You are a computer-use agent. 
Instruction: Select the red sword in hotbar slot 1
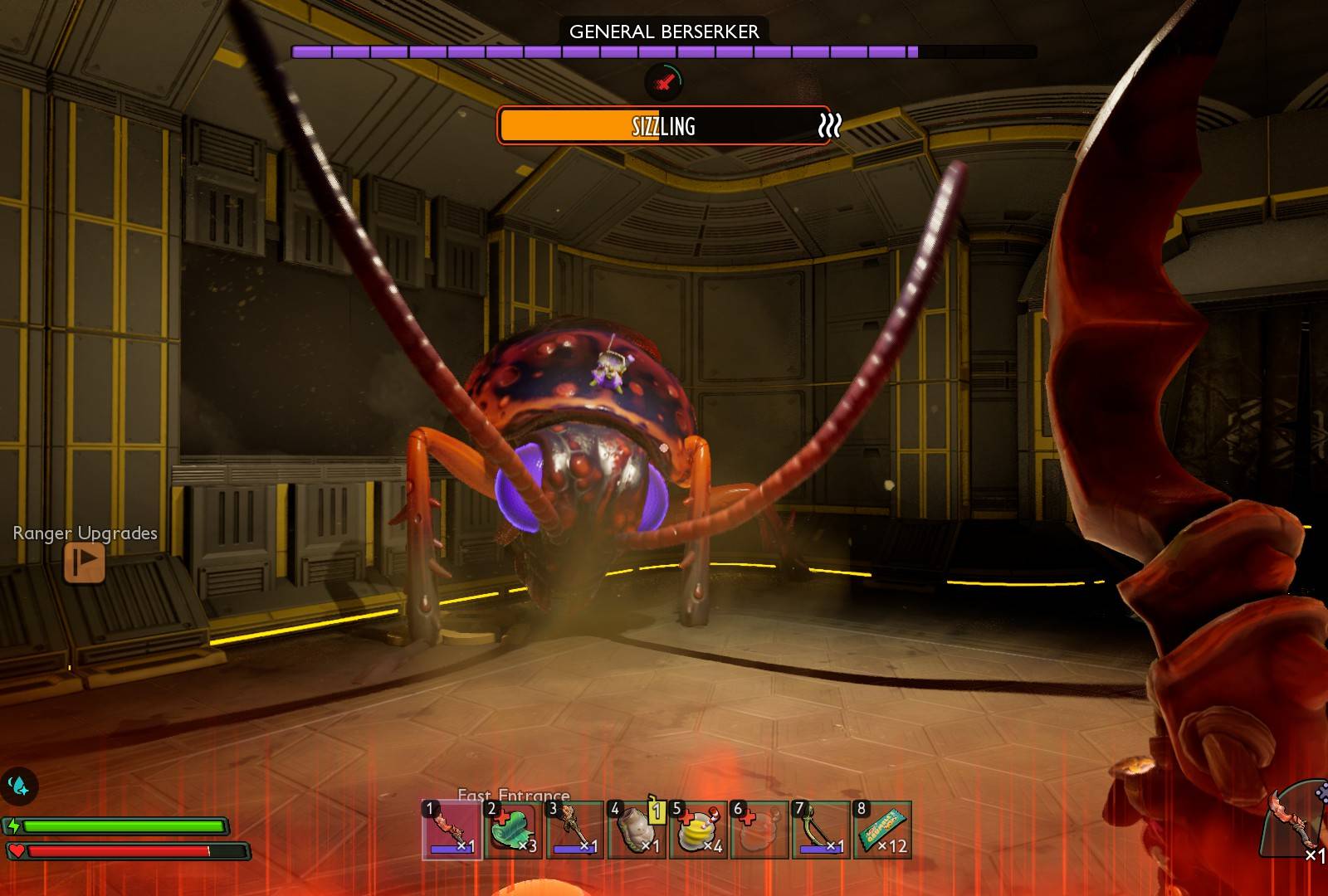[x=452, y=830]
